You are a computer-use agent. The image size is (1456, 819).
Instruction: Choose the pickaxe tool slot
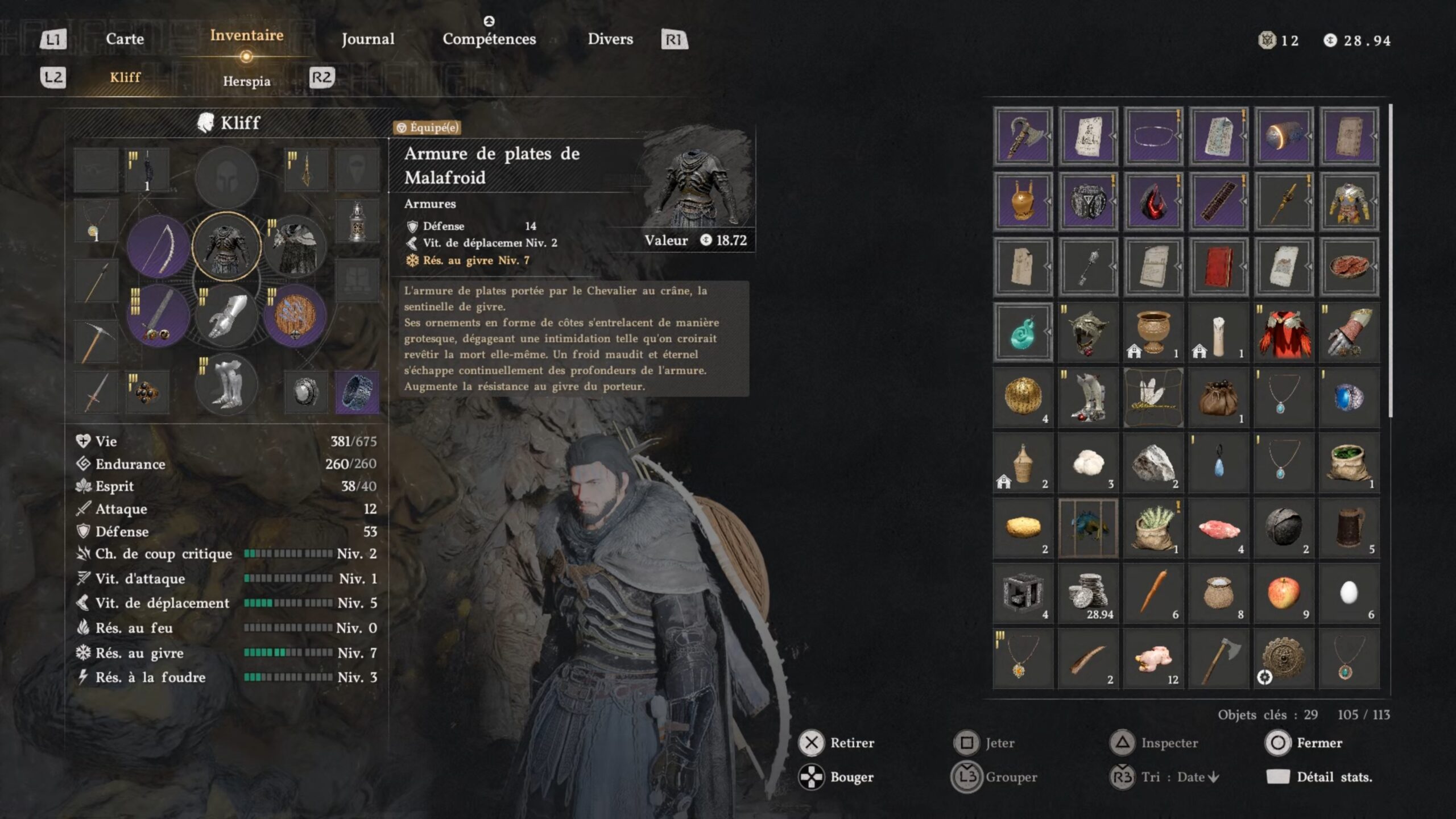pyautogui.click(x=96, y=341)
